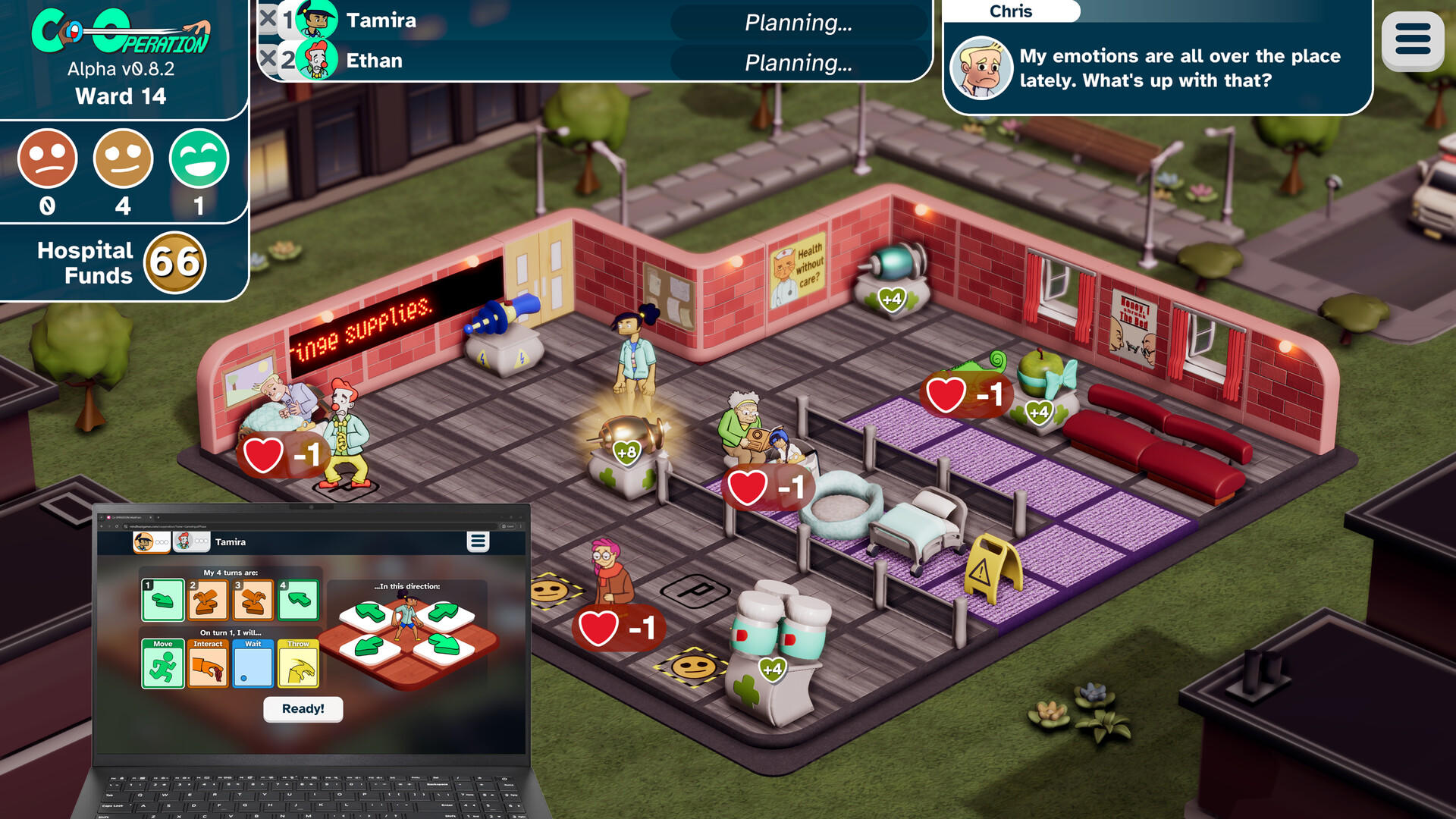Switch to the first avatar tab on the laptop
Image resolution: width=1456 pixels, height=819 pixels.
point(152,541)
